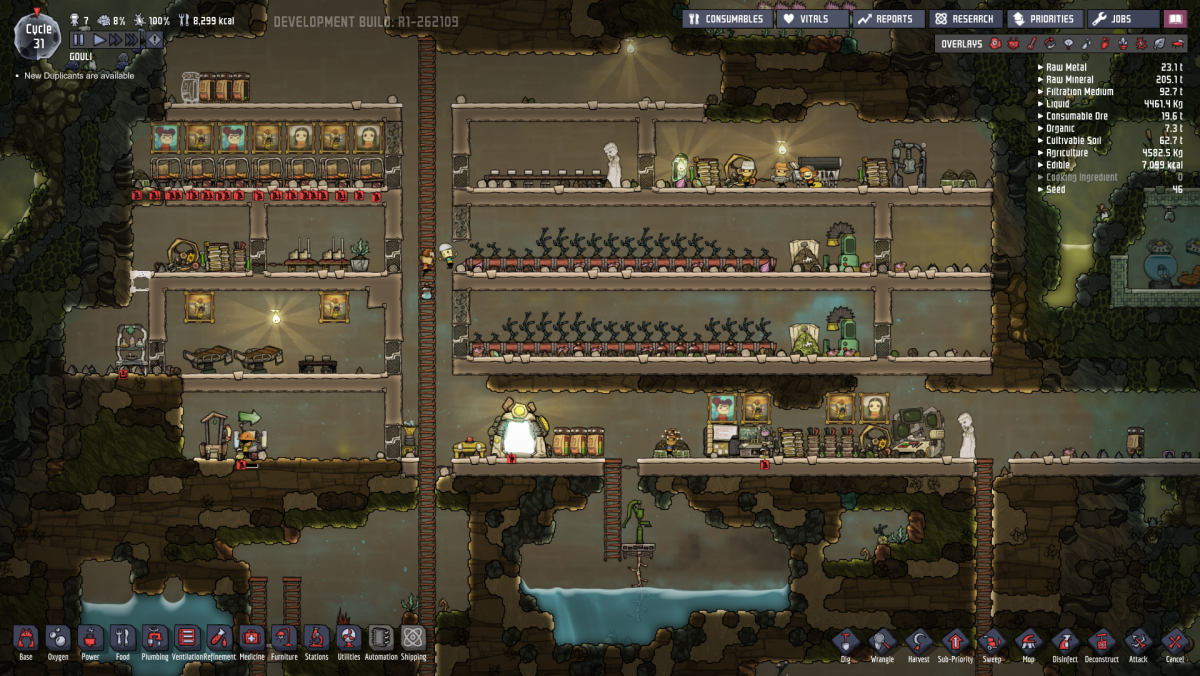The image size is (1200, 676).
Task: Click the New Duplicants are available notification
Action: (79, 76)
